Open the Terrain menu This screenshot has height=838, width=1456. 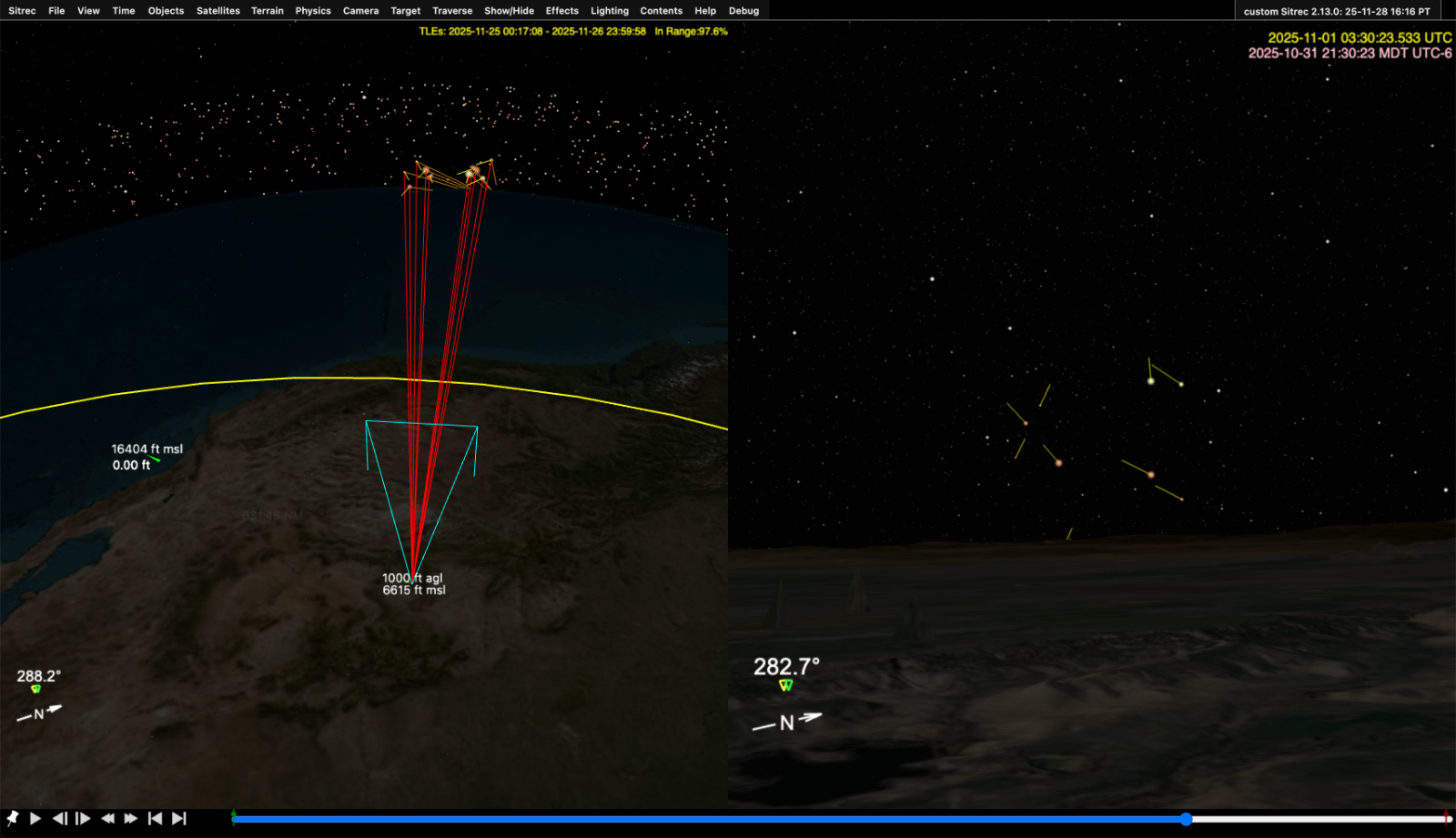268,11
